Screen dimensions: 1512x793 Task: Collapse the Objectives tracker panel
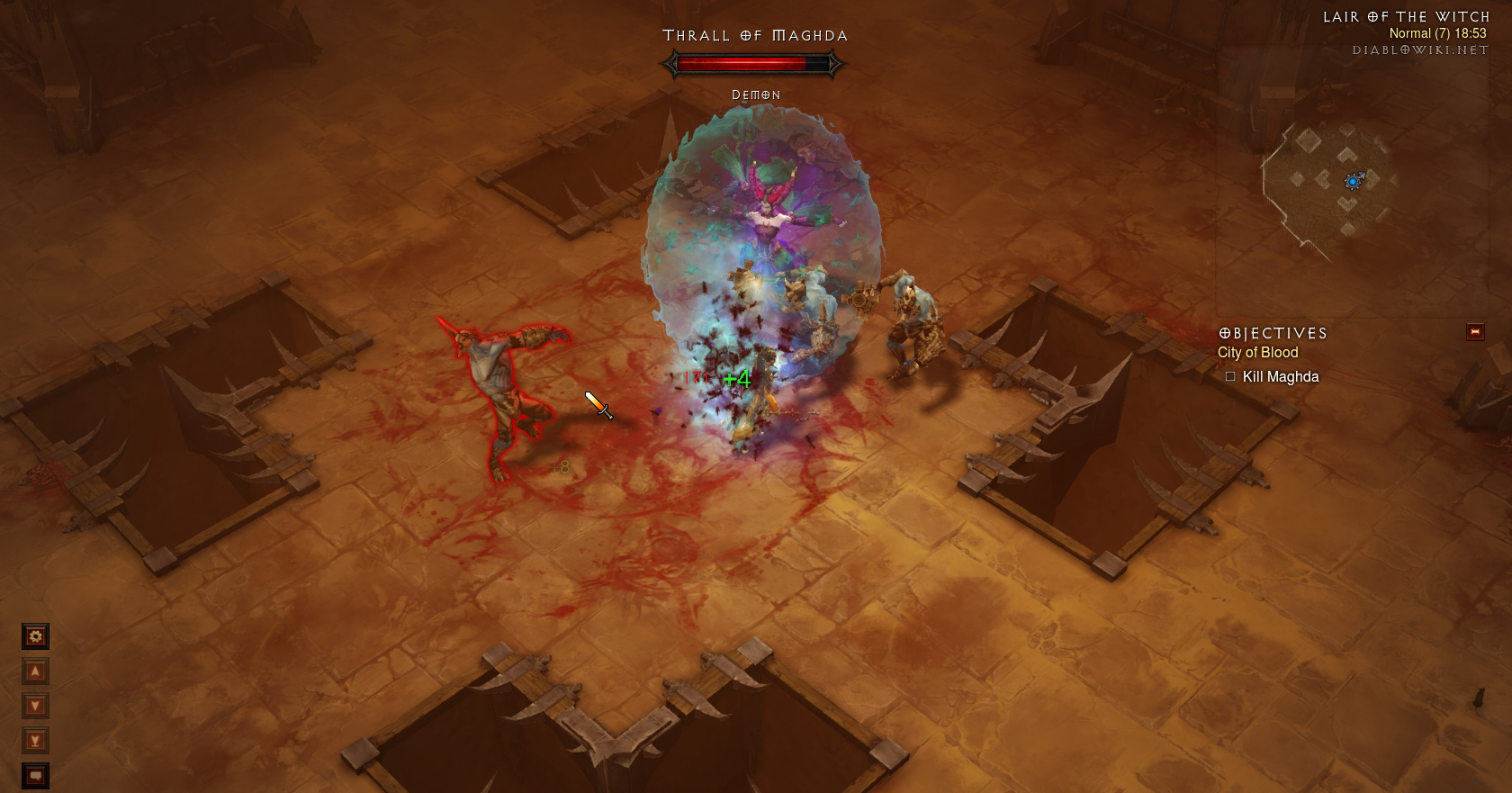tap(1474, 332)
